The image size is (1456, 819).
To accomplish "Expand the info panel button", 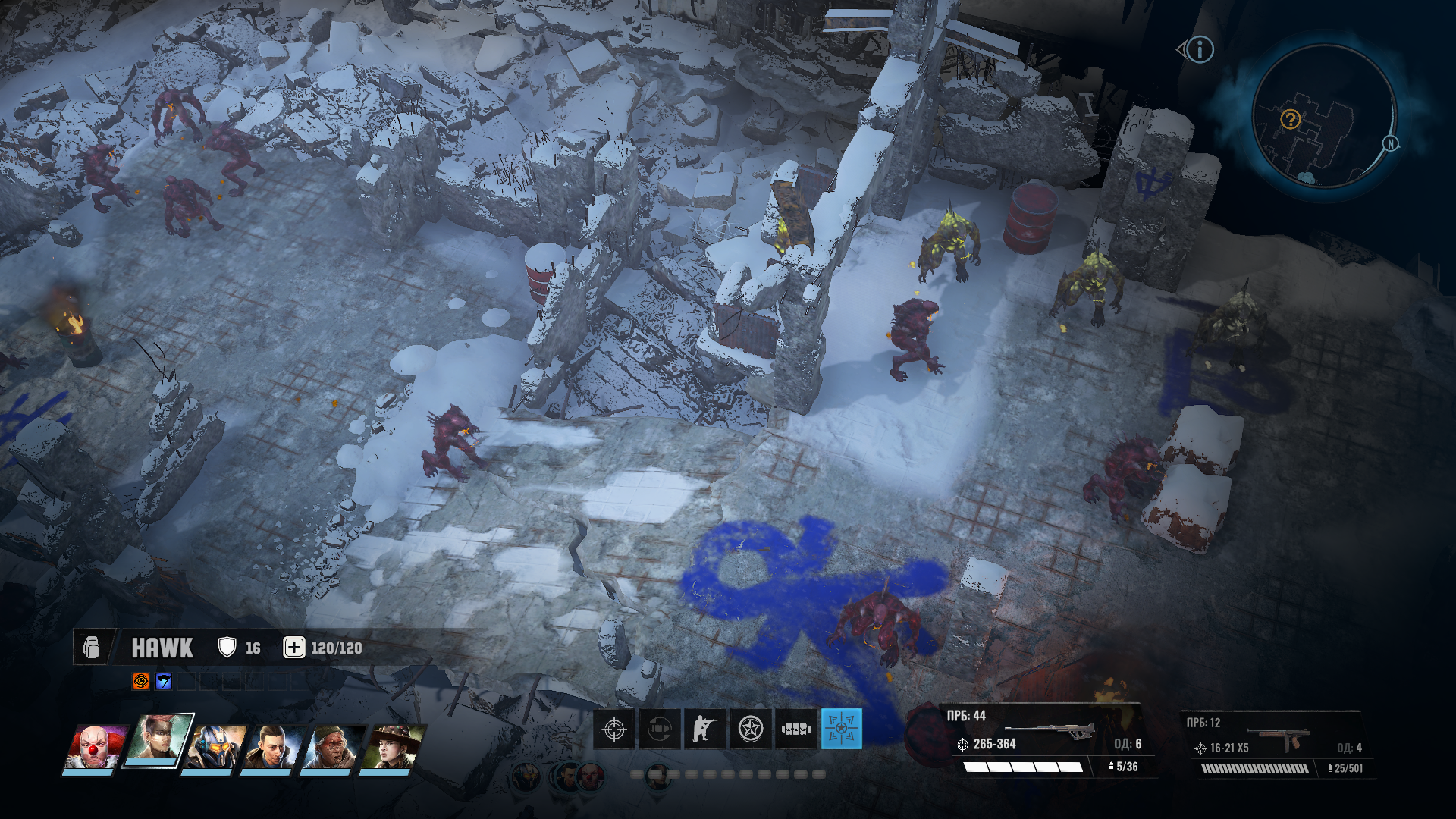I will [1198, 50].
